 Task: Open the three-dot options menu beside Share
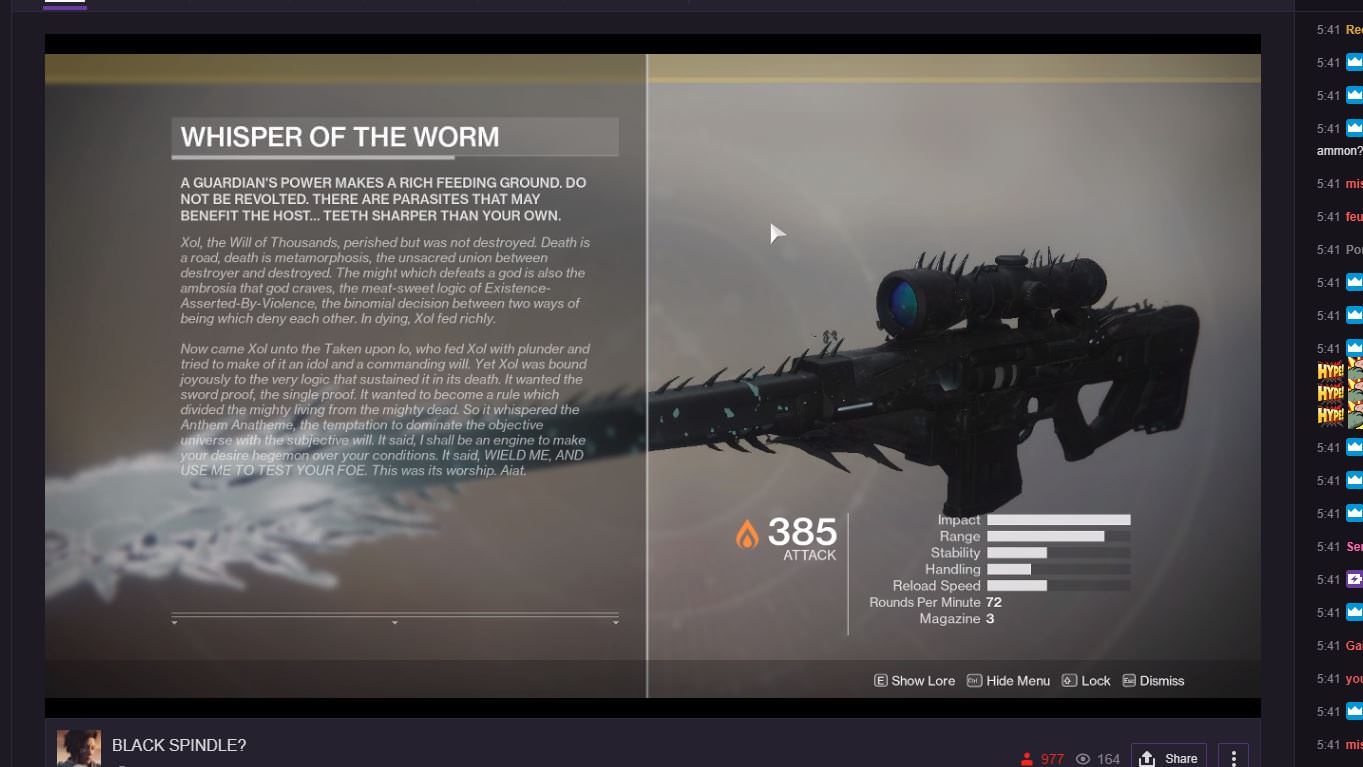[1233, 757]
